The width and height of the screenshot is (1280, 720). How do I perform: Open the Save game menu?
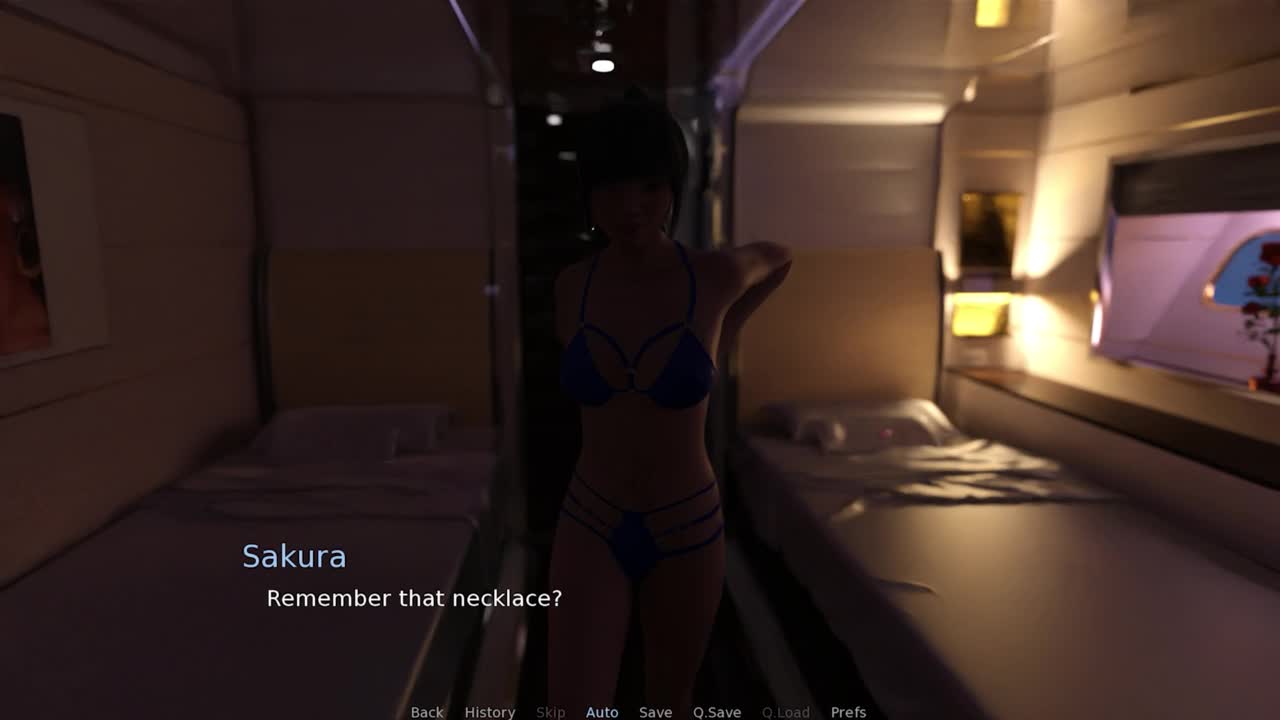pos(655,712)
